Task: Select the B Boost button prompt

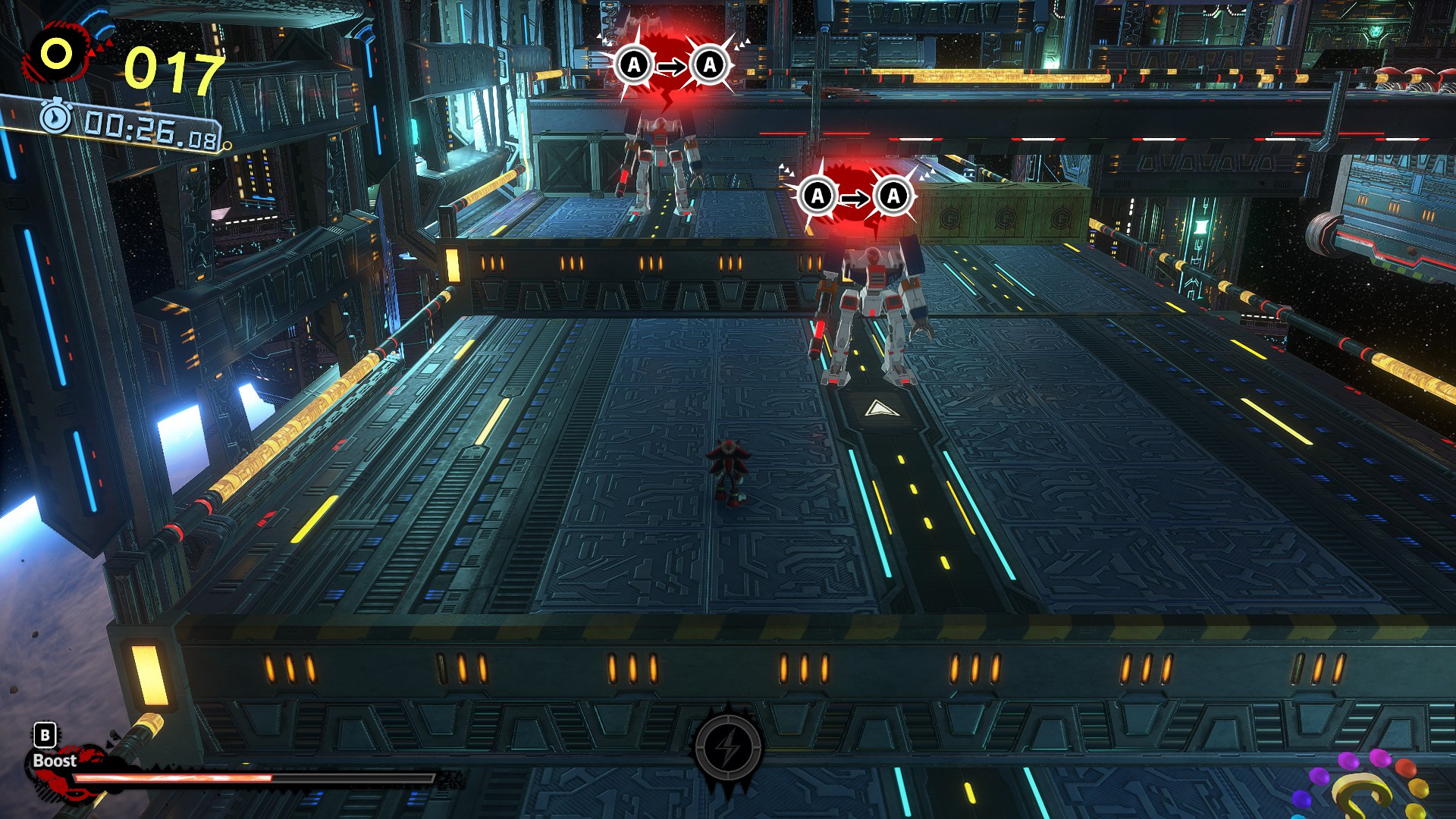Action: click(45, 735)
